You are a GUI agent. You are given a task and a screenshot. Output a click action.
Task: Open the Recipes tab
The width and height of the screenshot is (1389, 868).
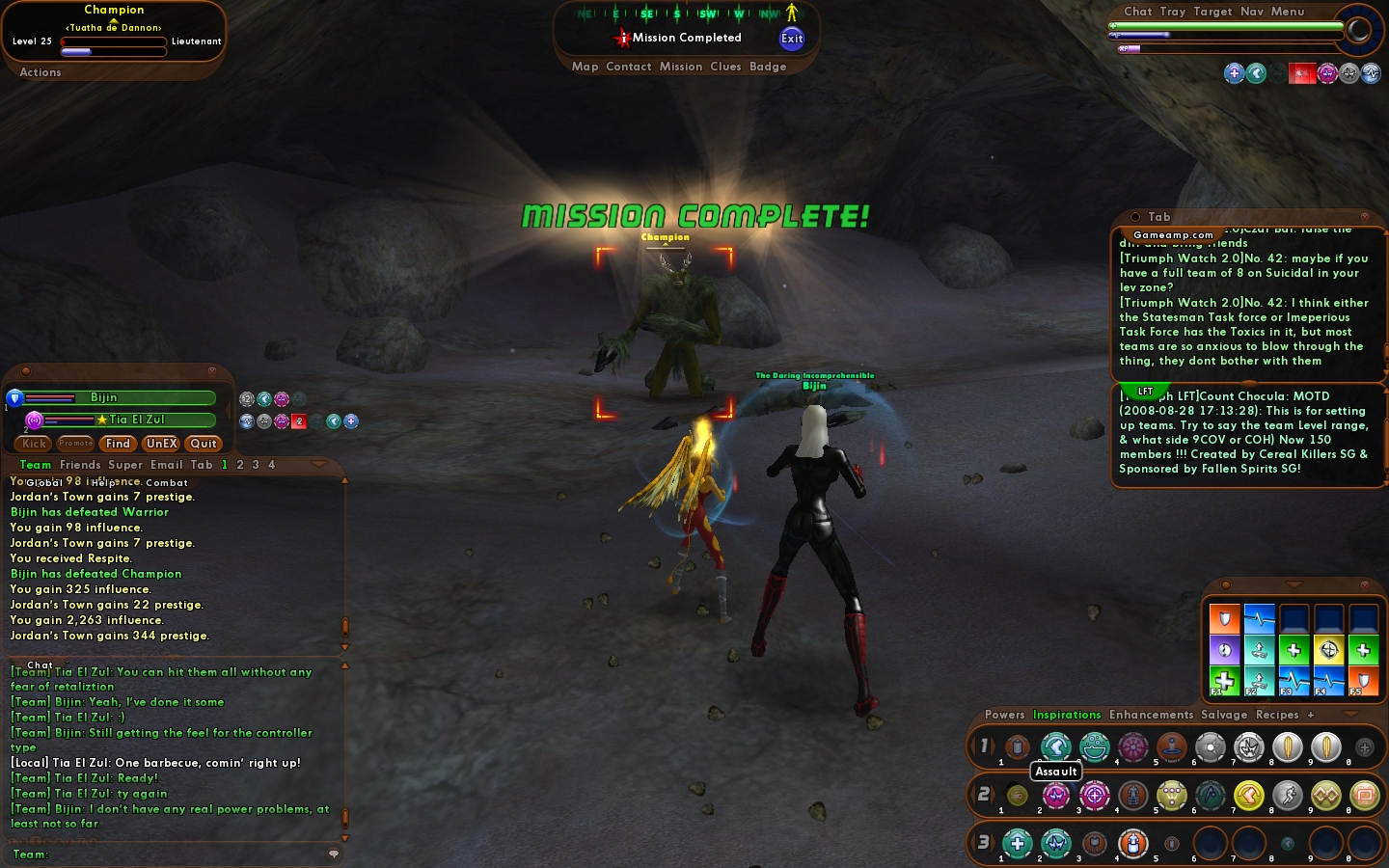coord(1277,715)
